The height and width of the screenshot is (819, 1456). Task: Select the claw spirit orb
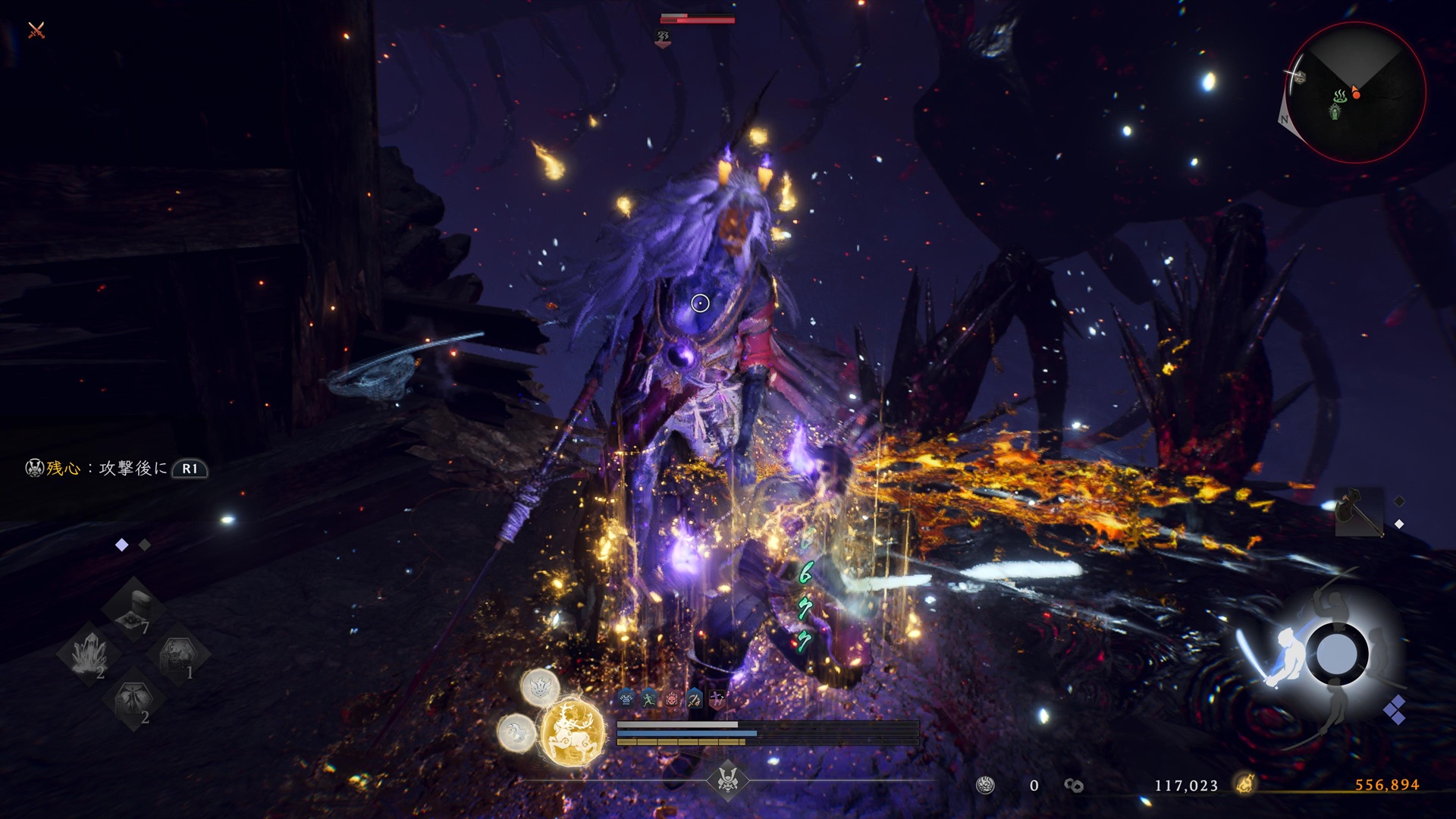pos(516,733)
